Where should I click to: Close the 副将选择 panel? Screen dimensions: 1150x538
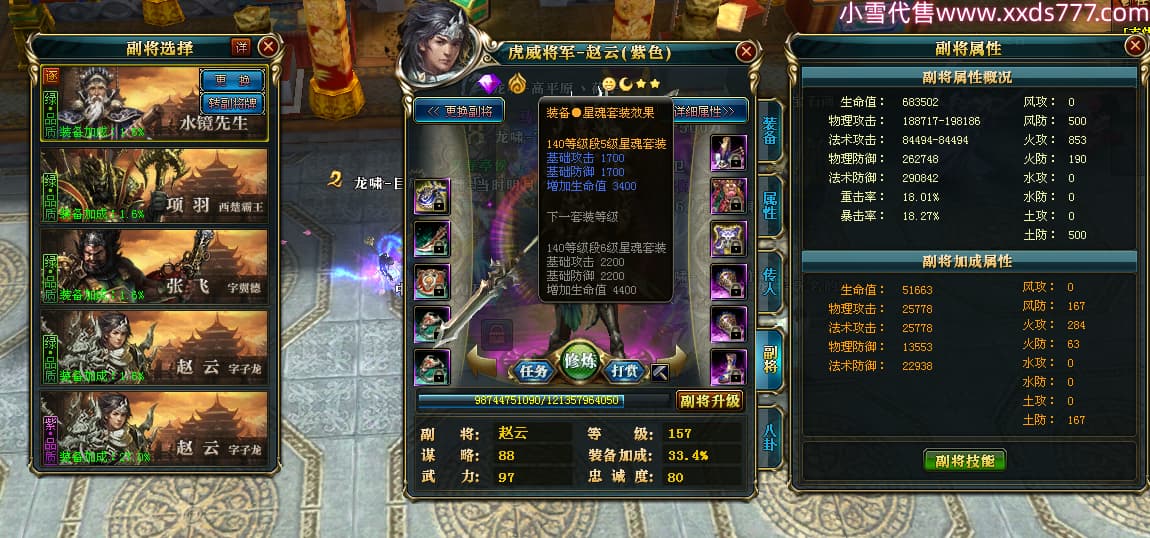[x=268, y=46]
